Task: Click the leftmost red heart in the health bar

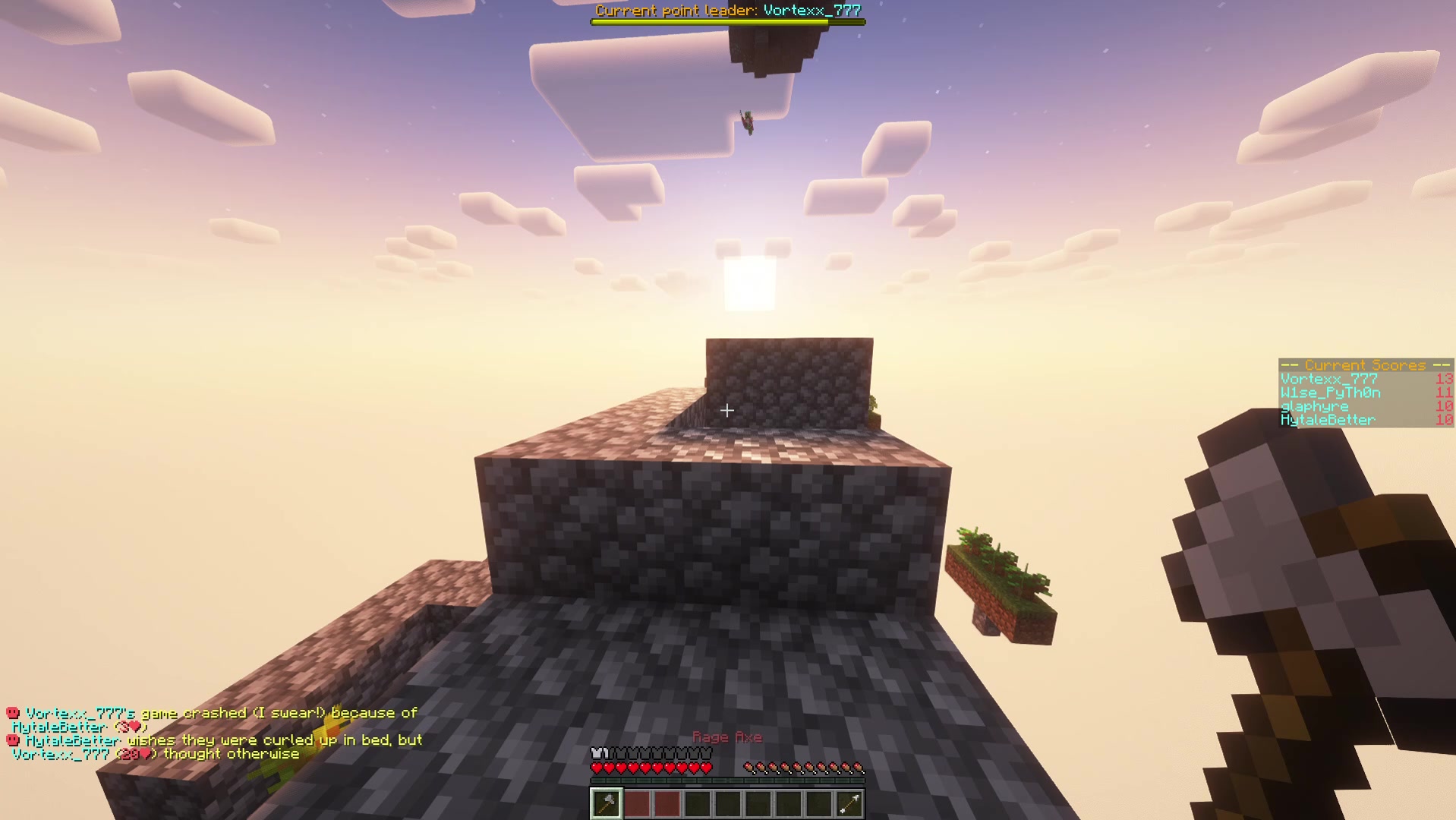Action: [597, 767]
